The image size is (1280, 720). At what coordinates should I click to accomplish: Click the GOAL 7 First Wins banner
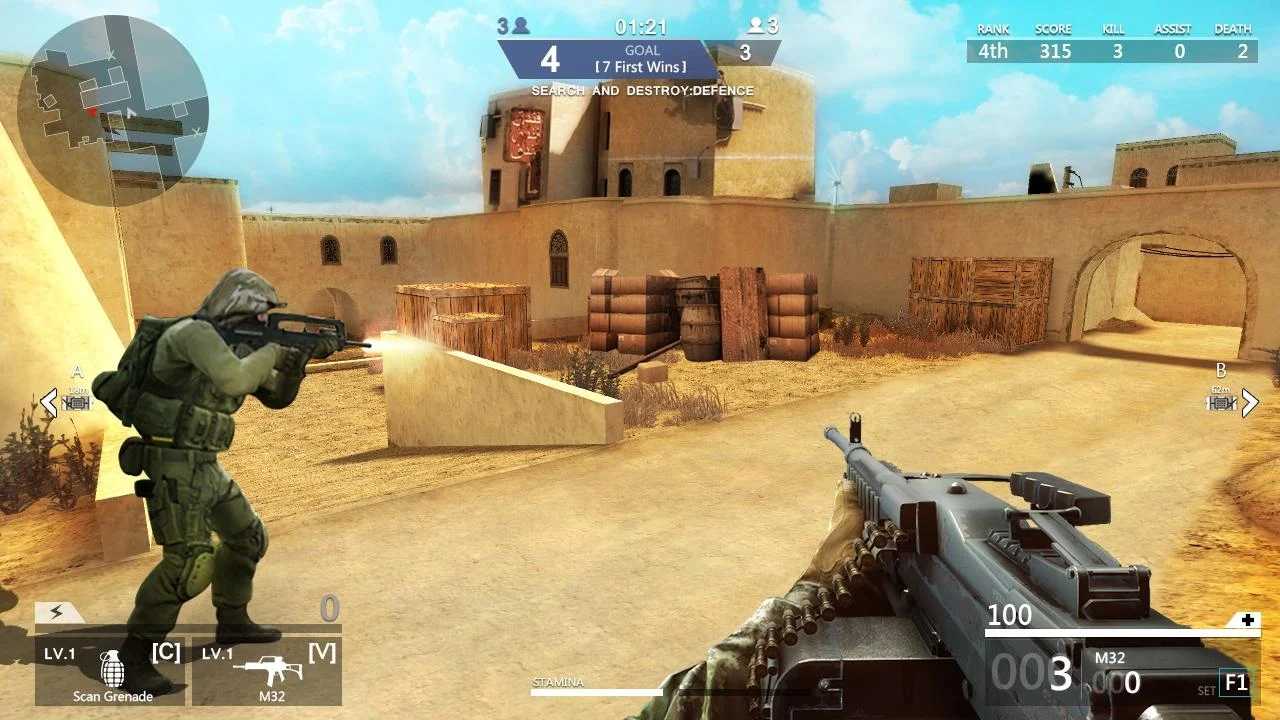[x=640, y=60]
